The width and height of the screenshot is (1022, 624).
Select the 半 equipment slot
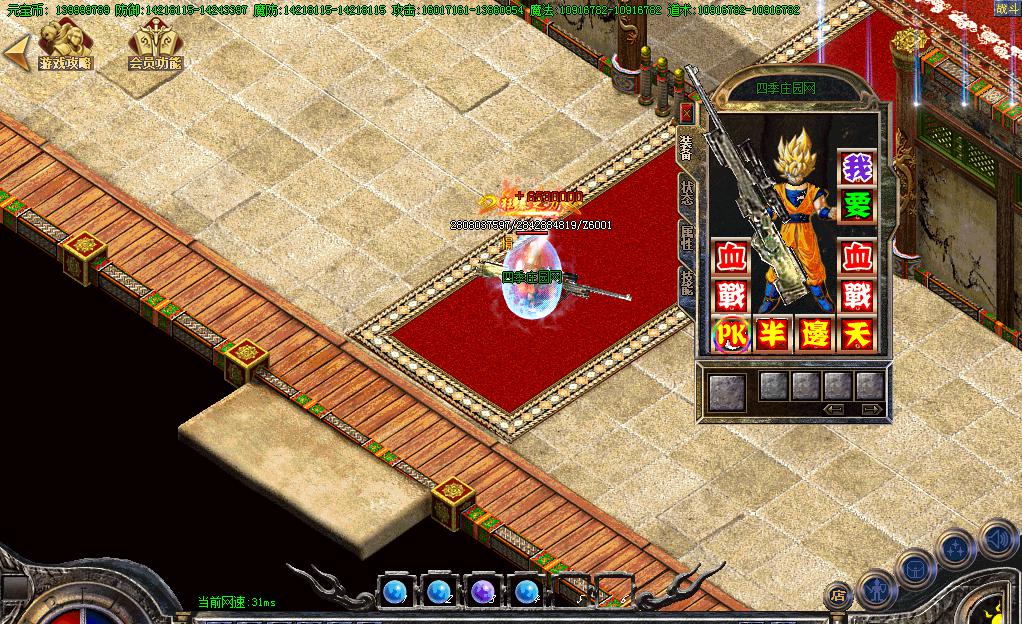(773, 334)
